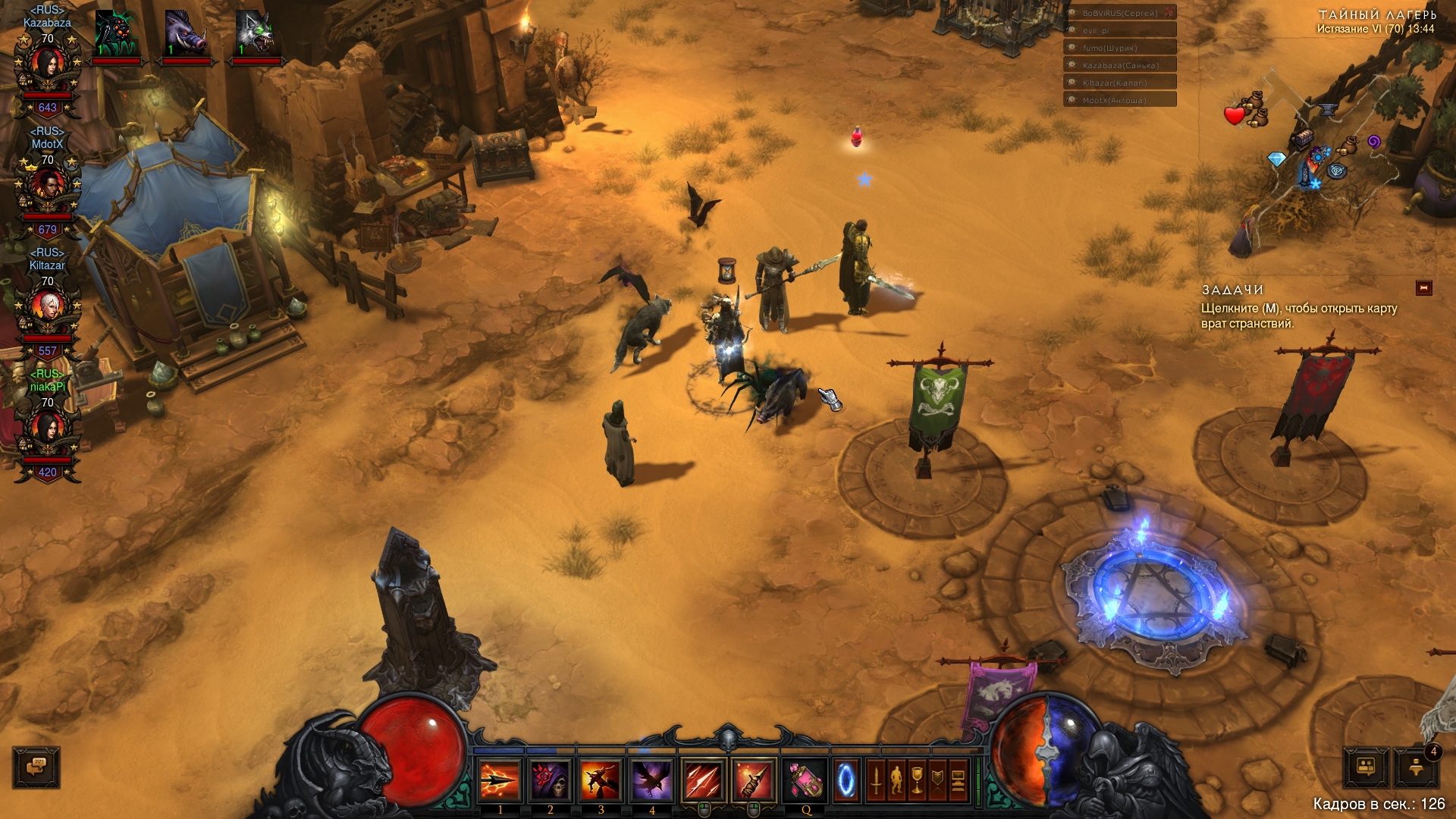This screenshot has width=1456, height=819.
Task: Open the achievements goblet button
Action: click(x=918, y=780)
